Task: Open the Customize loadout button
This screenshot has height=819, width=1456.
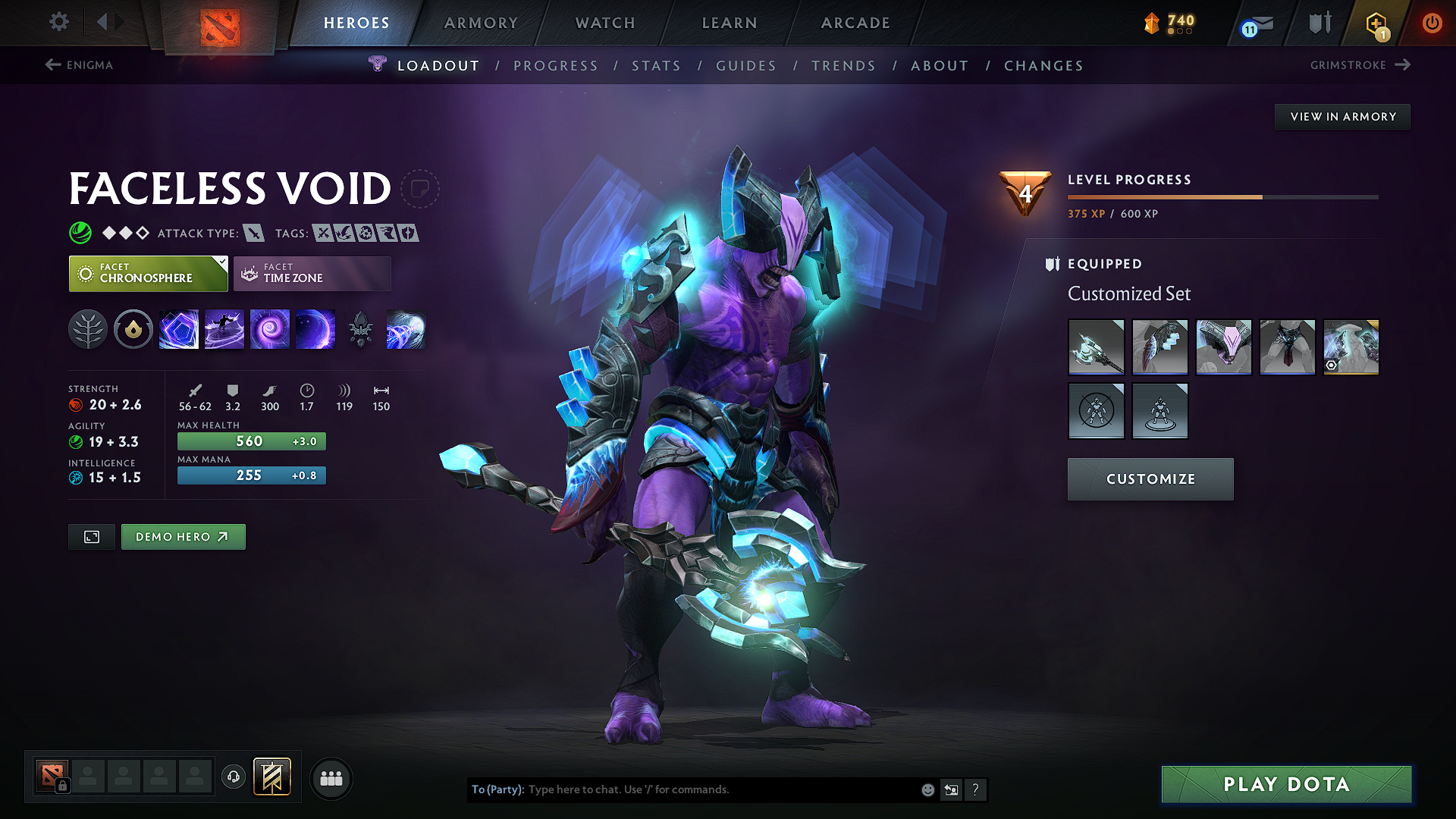Action: point(1150,479)
